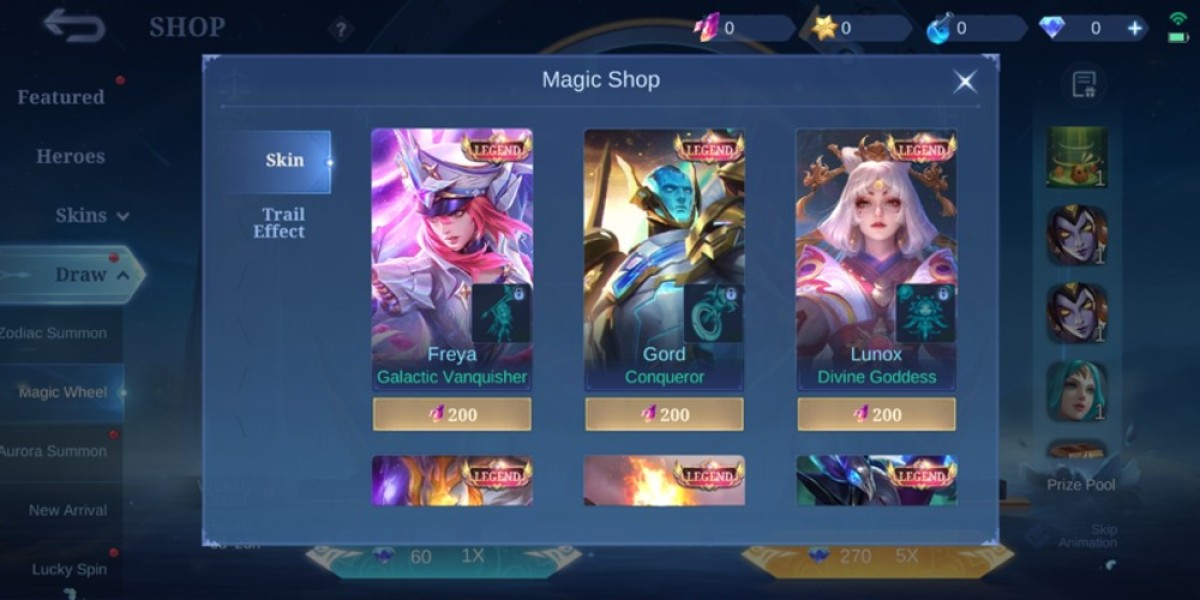The width and height of the screenshot is (1200, 600).
Task: Collapse the Draw category
Action: click(x=92, y=274)
